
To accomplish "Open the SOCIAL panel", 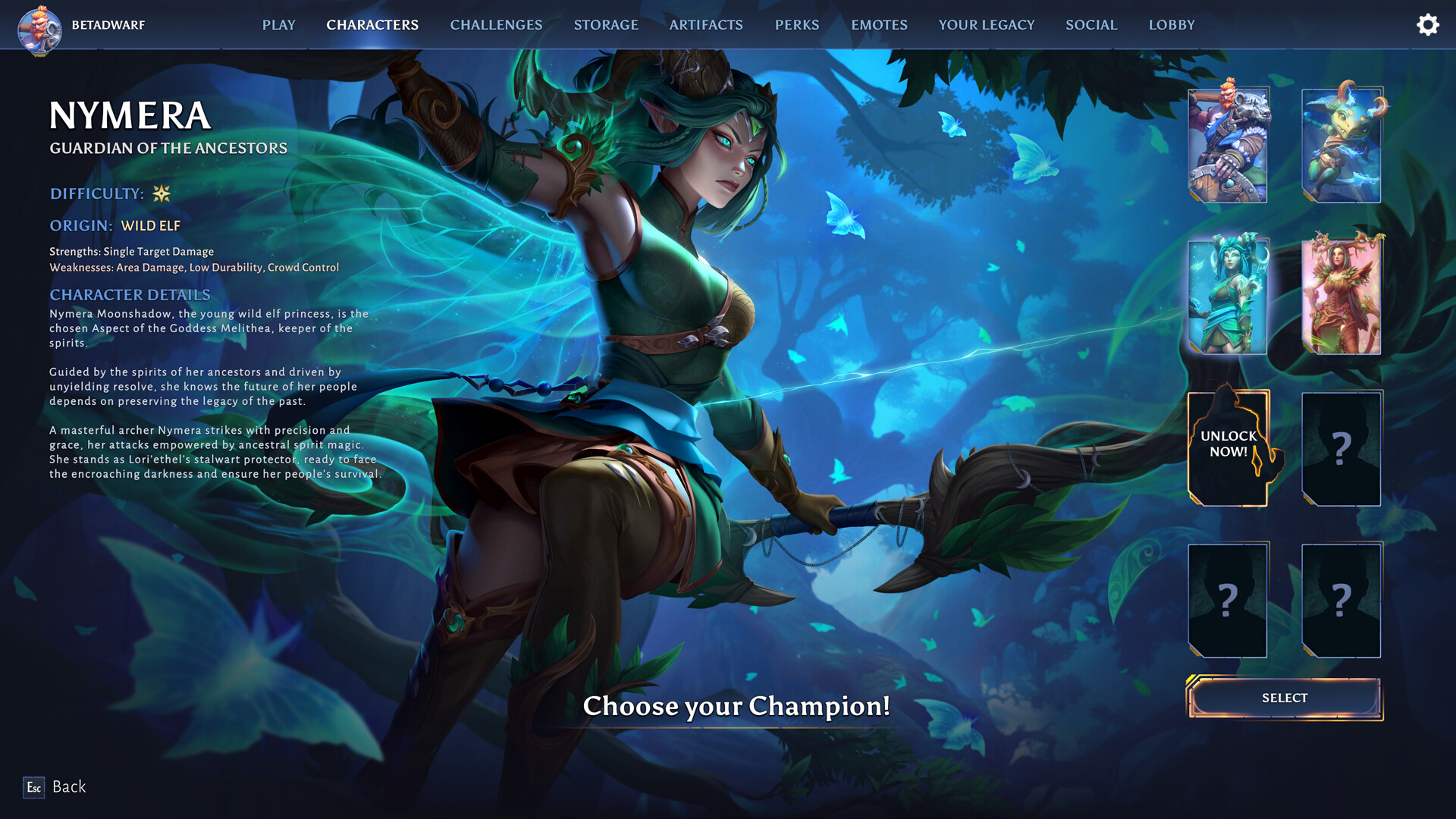I will click(x=1091, y=24).
